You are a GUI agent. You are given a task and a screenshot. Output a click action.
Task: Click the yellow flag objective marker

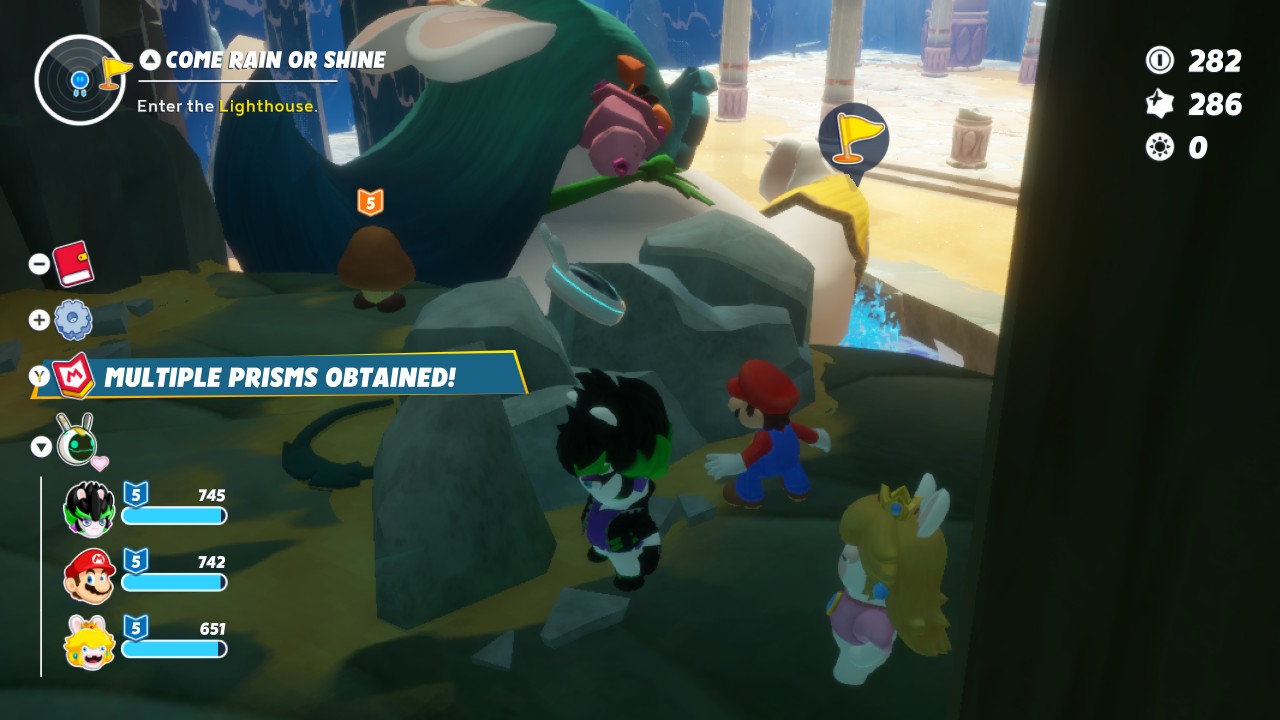point(853,138)
